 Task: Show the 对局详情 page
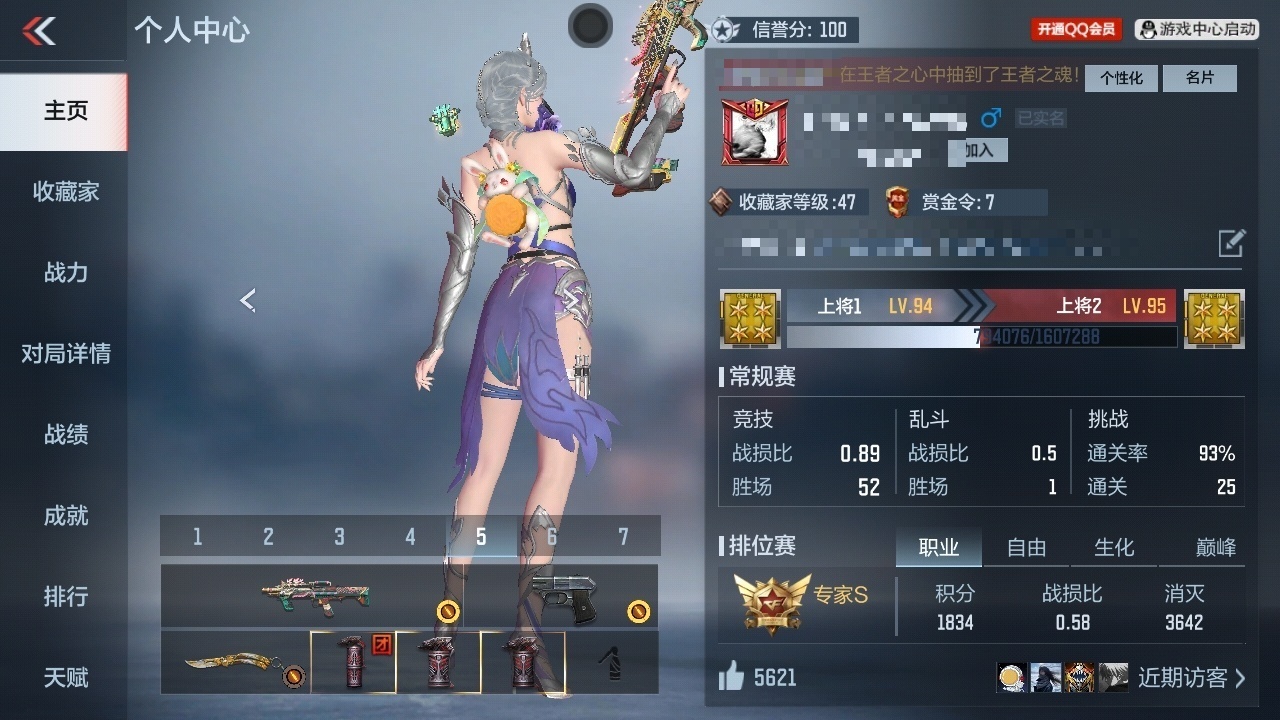65,354
